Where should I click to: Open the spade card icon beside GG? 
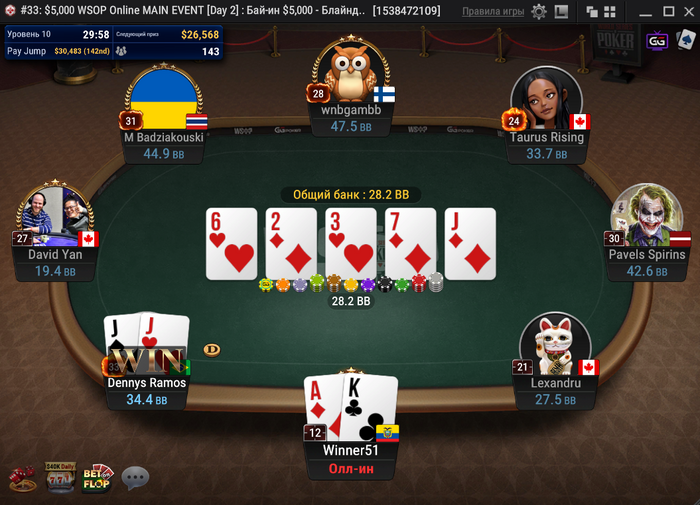[x=685, y=41]
